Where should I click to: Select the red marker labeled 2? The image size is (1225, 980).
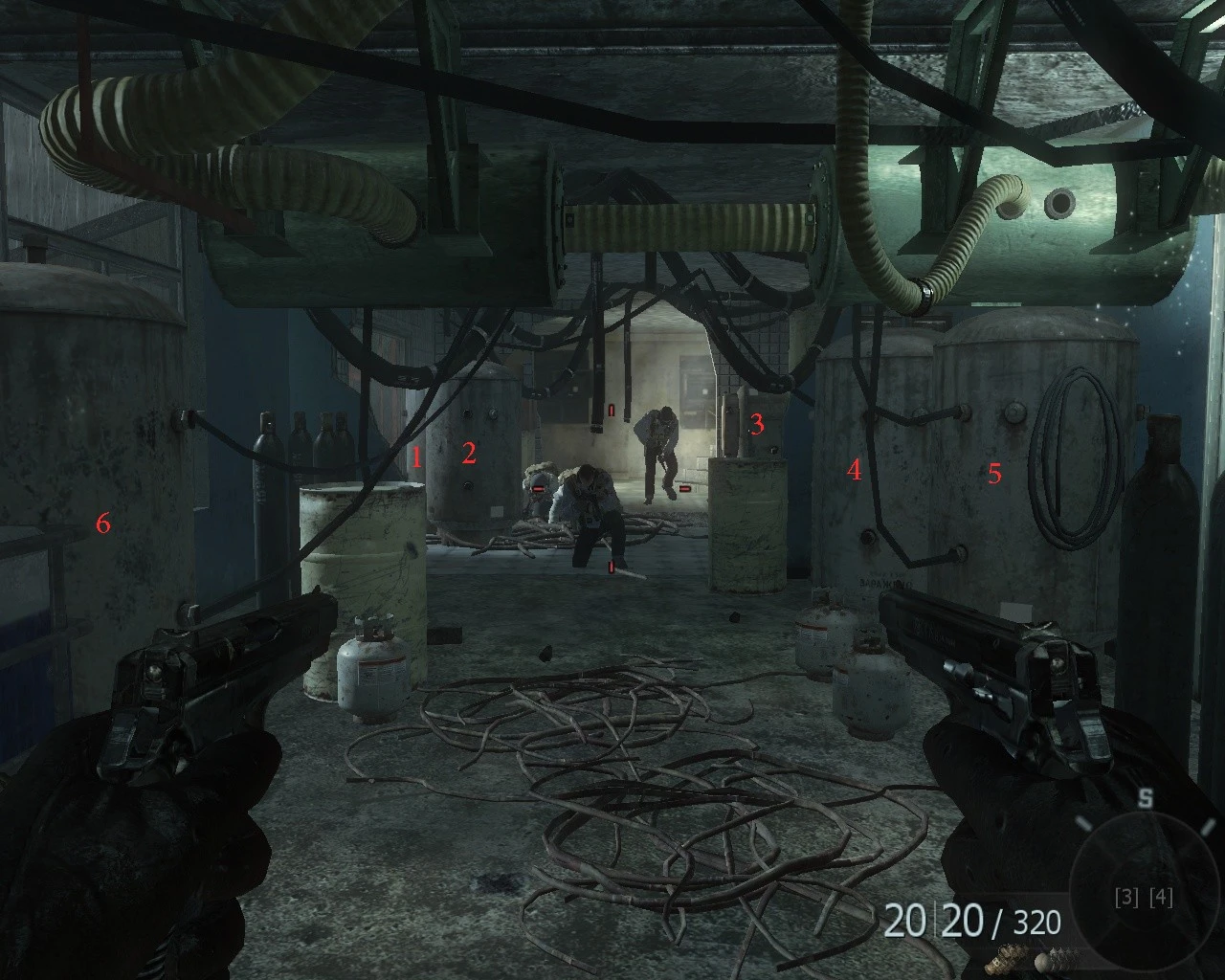(x=469, y=452)
